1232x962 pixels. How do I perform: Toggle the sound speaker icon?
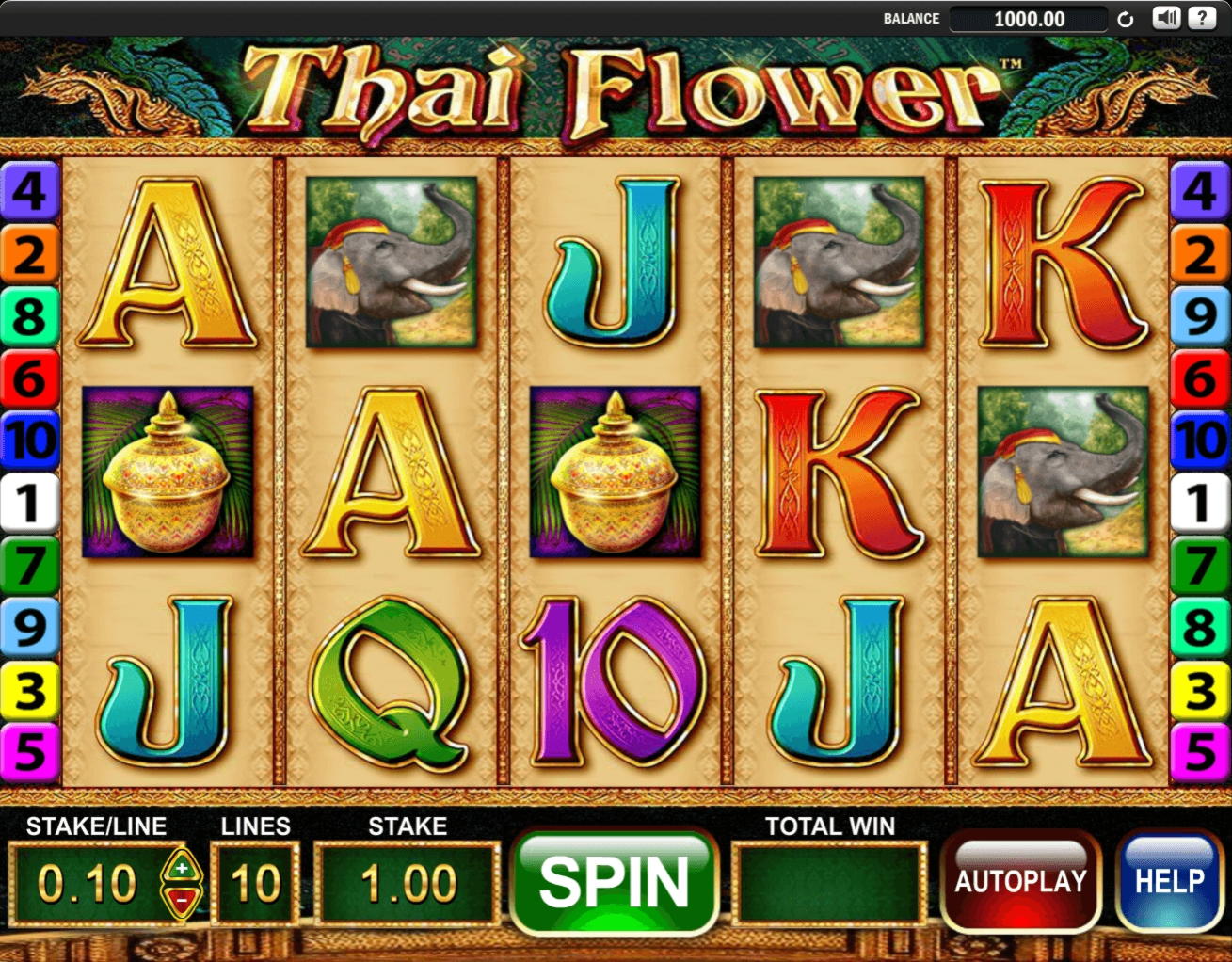pyautogui.click(x=1166, y=18)
